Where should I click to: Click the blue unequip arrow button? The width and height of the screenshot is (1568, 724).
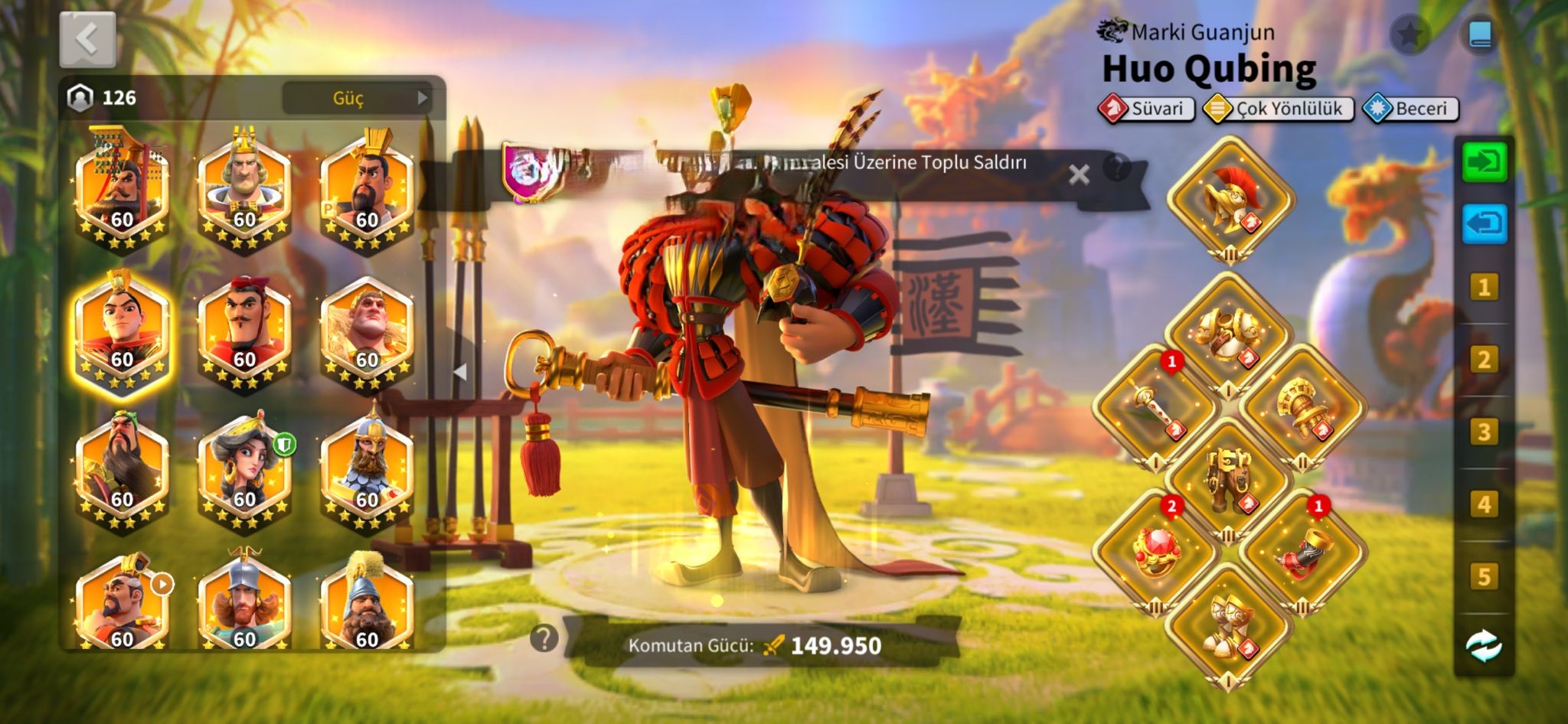(1484, 224)
